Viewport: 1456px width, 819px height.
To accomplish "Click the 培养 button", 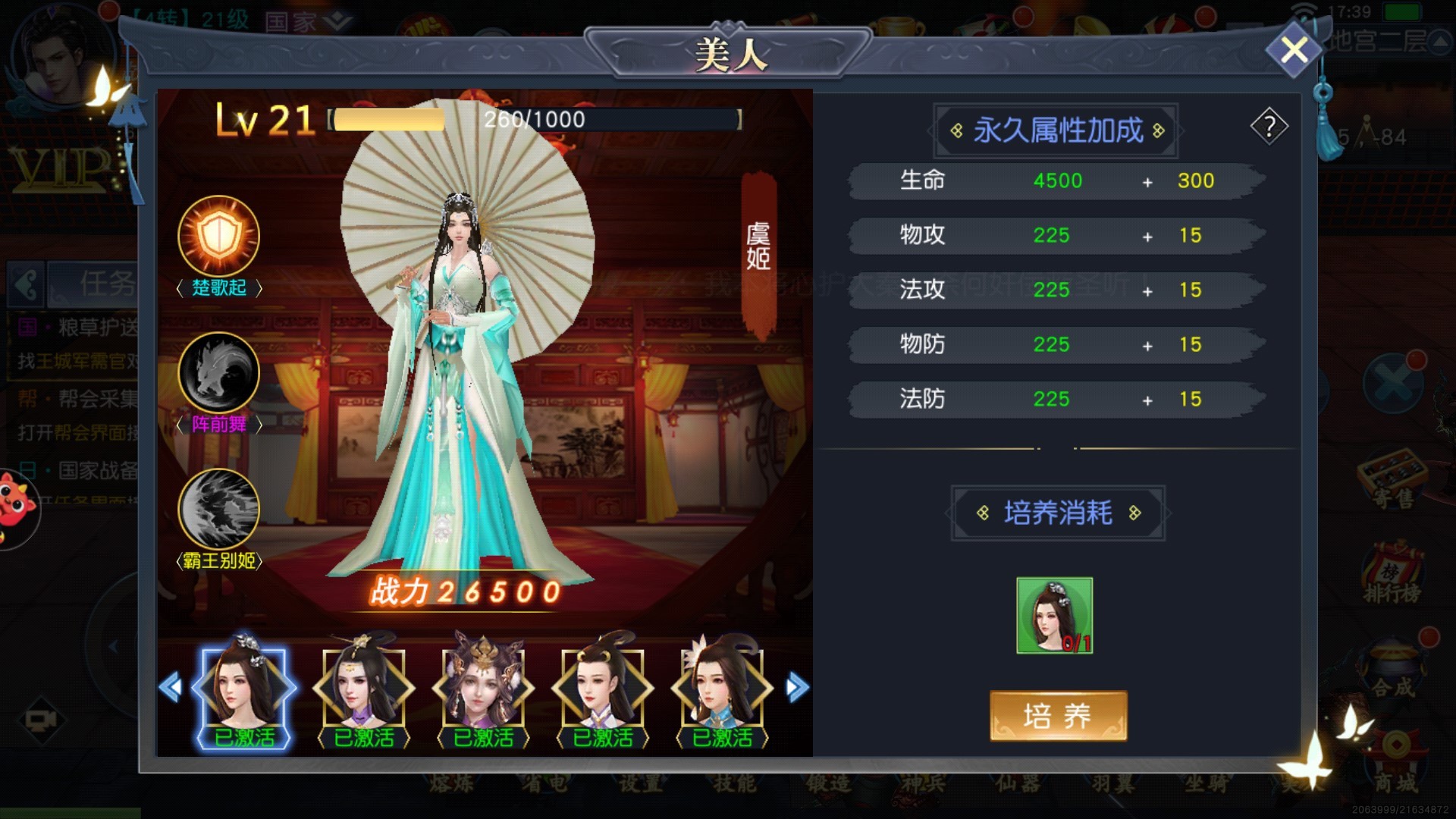I will 1058,716.
